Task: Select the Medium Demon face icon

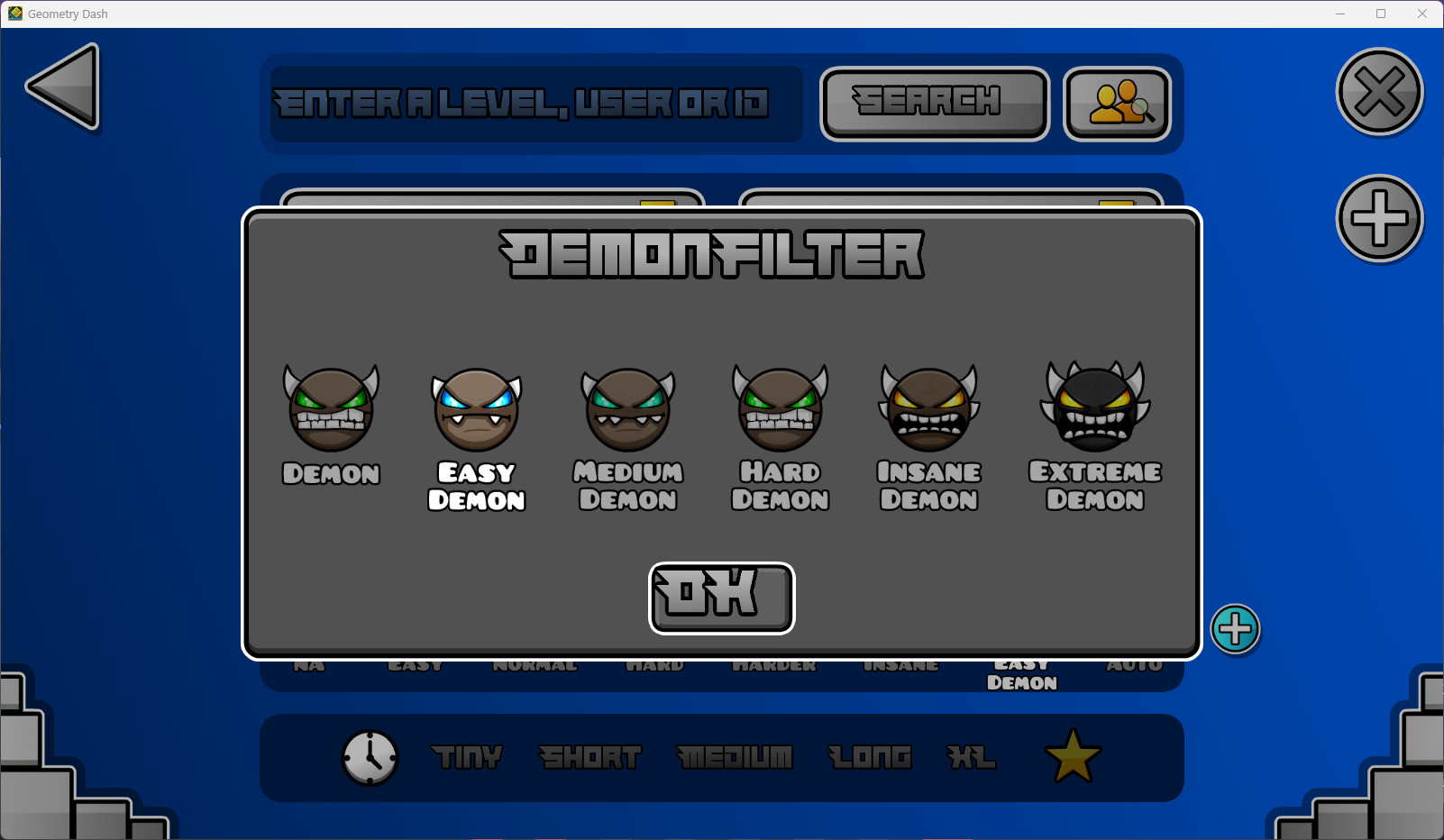Action: (627, 408)
